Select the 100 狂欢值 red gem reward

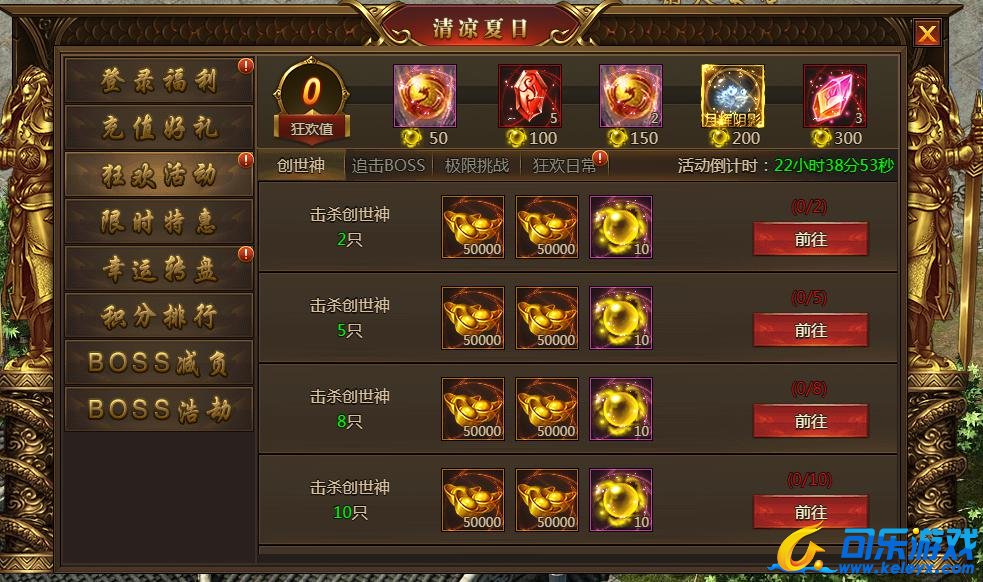(x=528, y=96)
